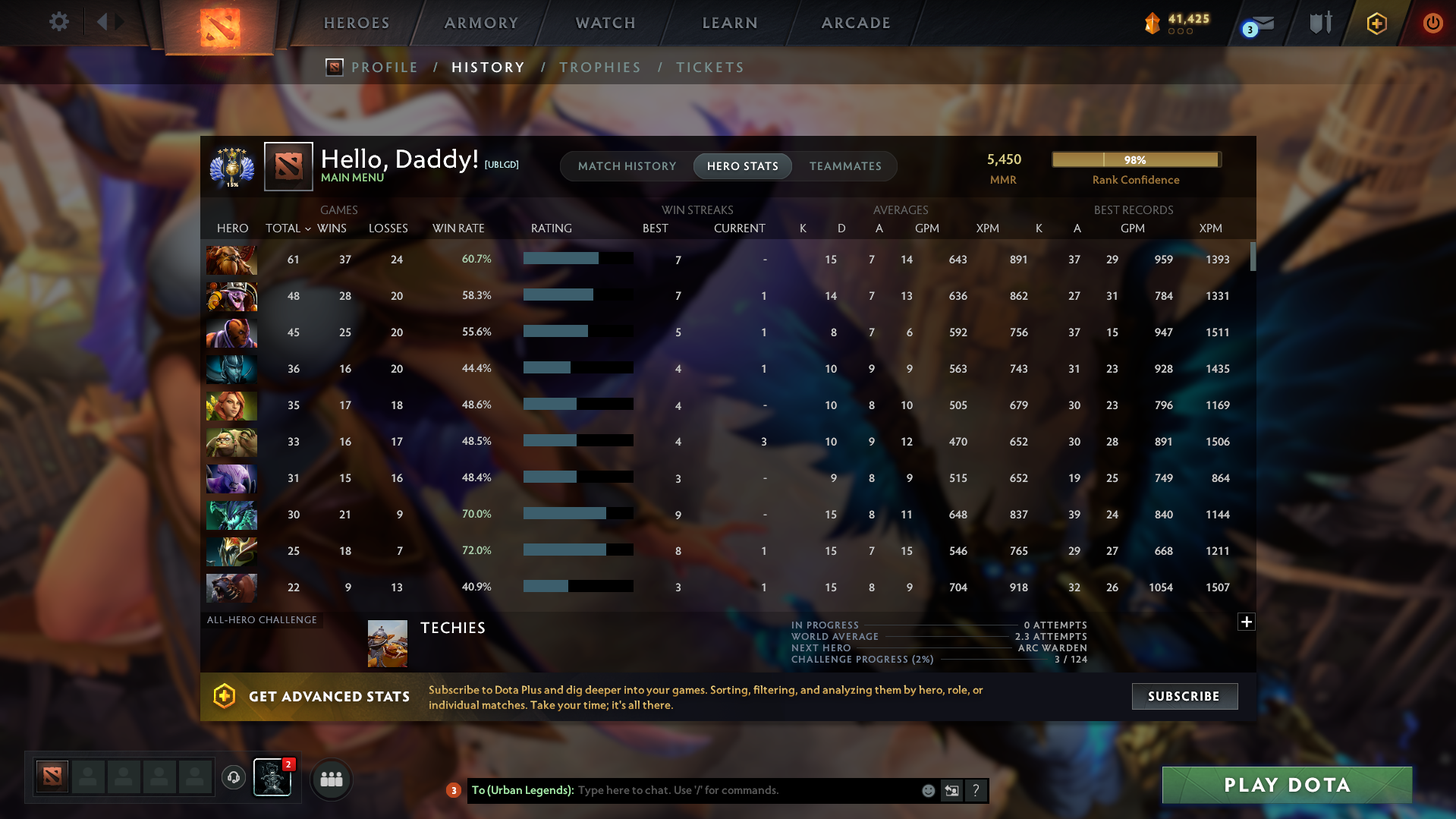Open the settings gear icon
This screenshot has height=819, width=1456.
(x=58, y=21)
